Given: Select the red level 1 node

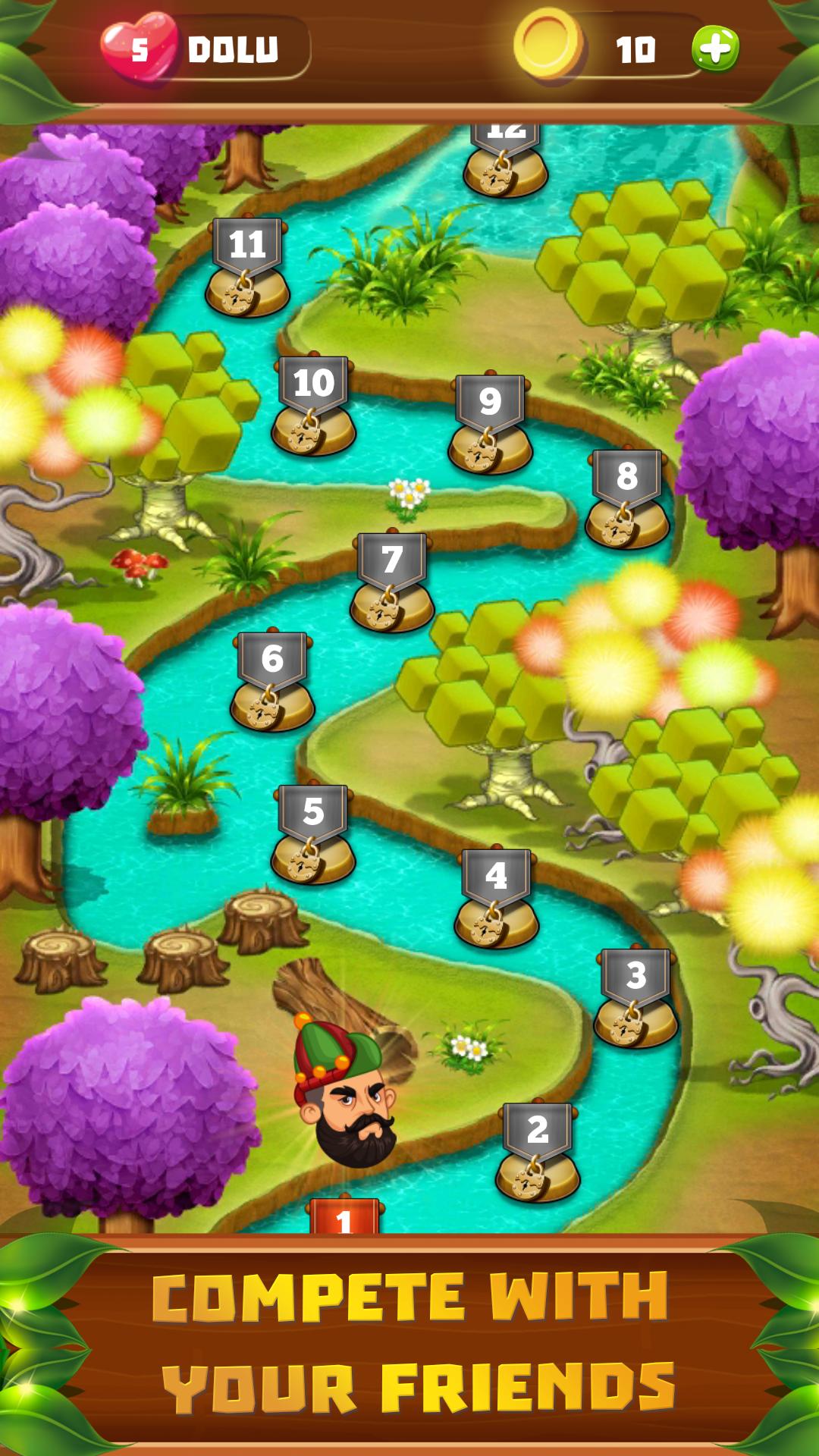Looking at the screenshot, I should click(344, 1216).
